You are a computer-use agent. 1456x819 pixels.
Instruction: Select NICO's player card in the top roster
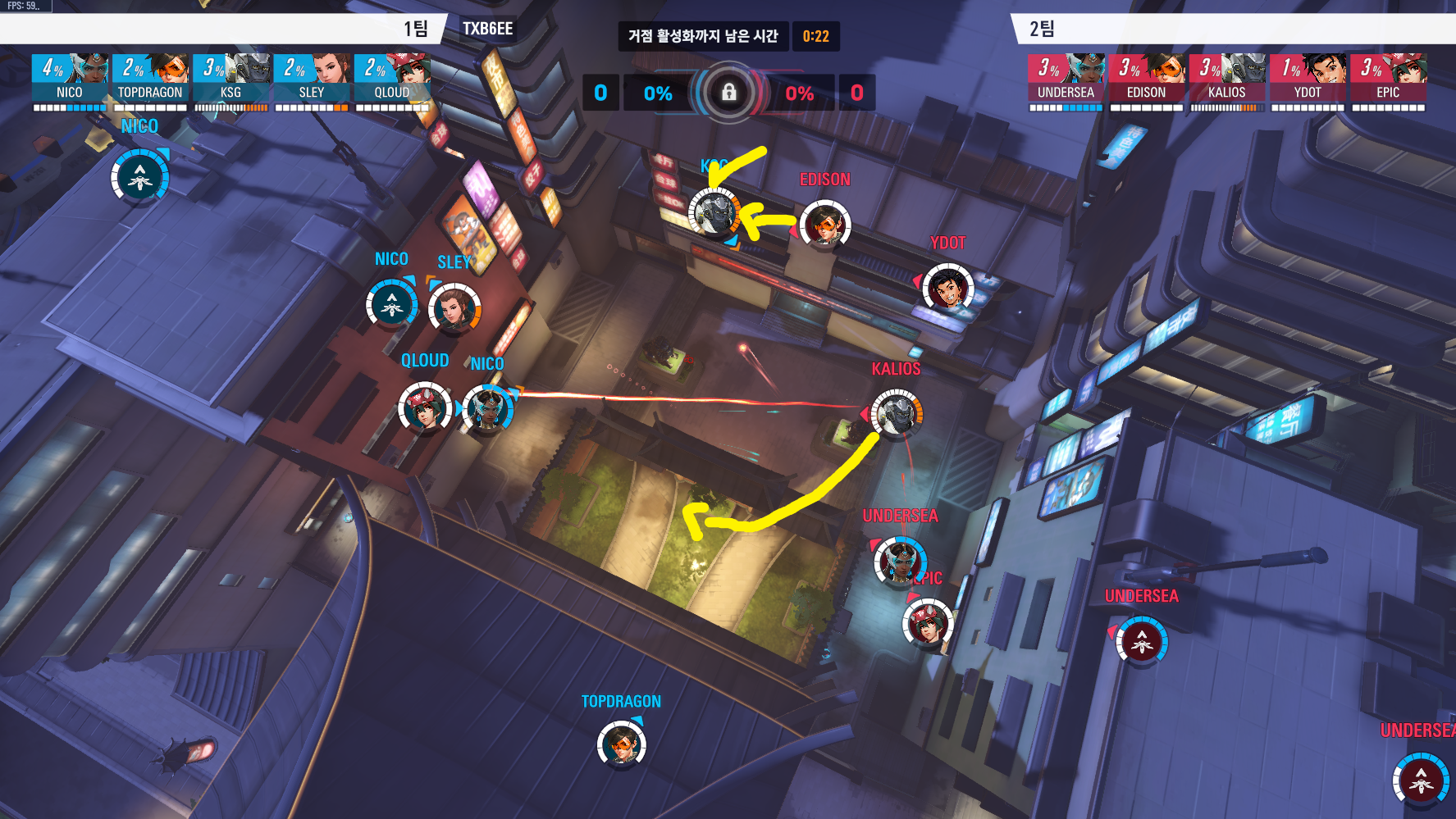click(70, 80)
